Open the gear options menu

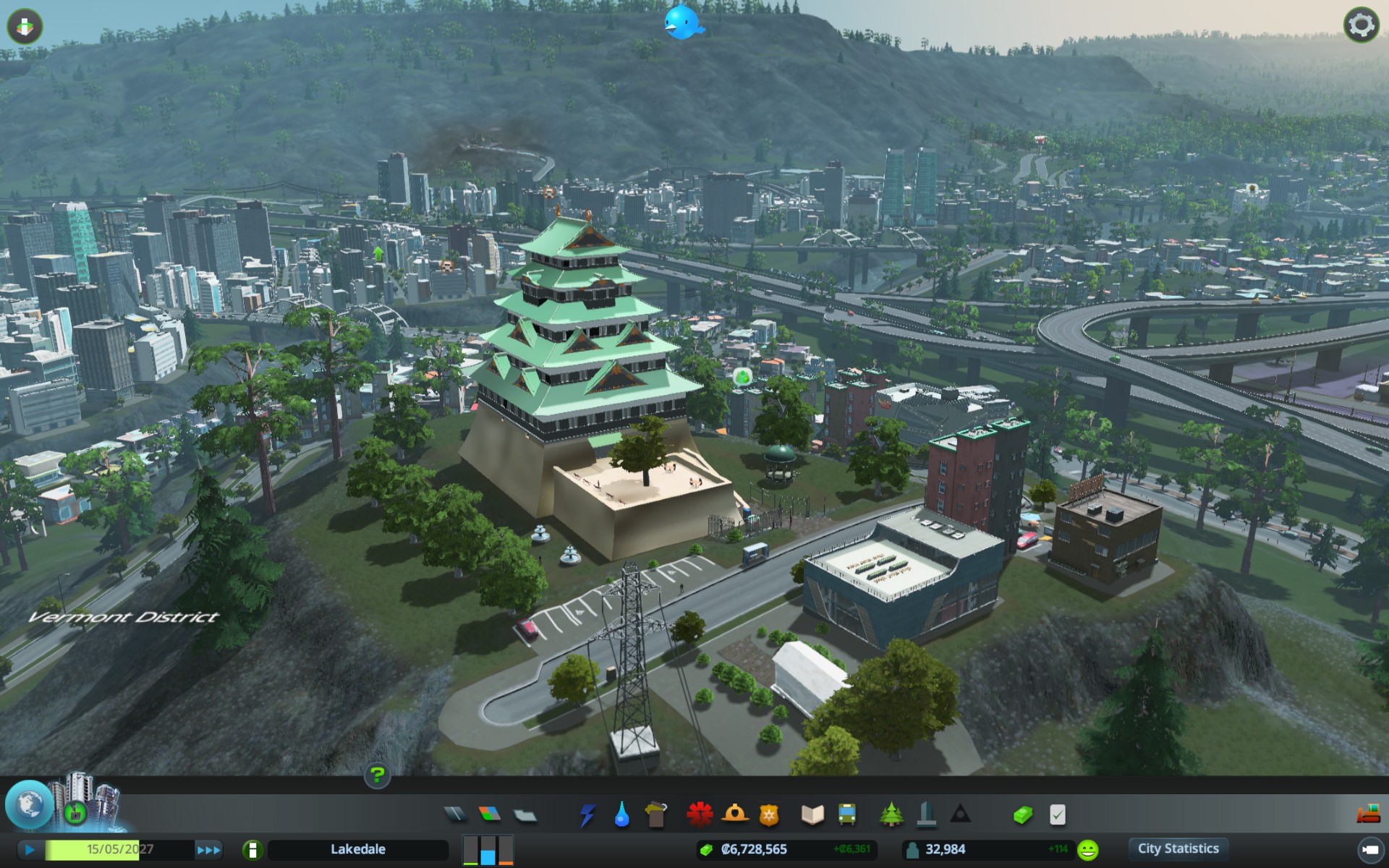[1361, 26]
